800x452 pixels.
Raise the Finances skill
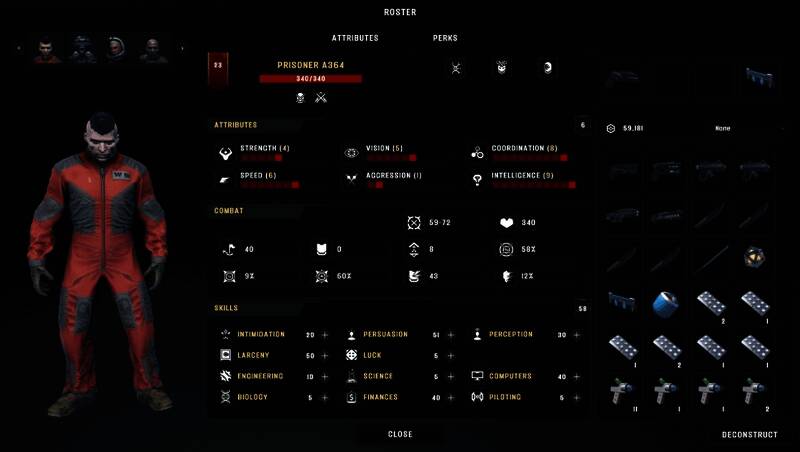(x=450, y=397)
